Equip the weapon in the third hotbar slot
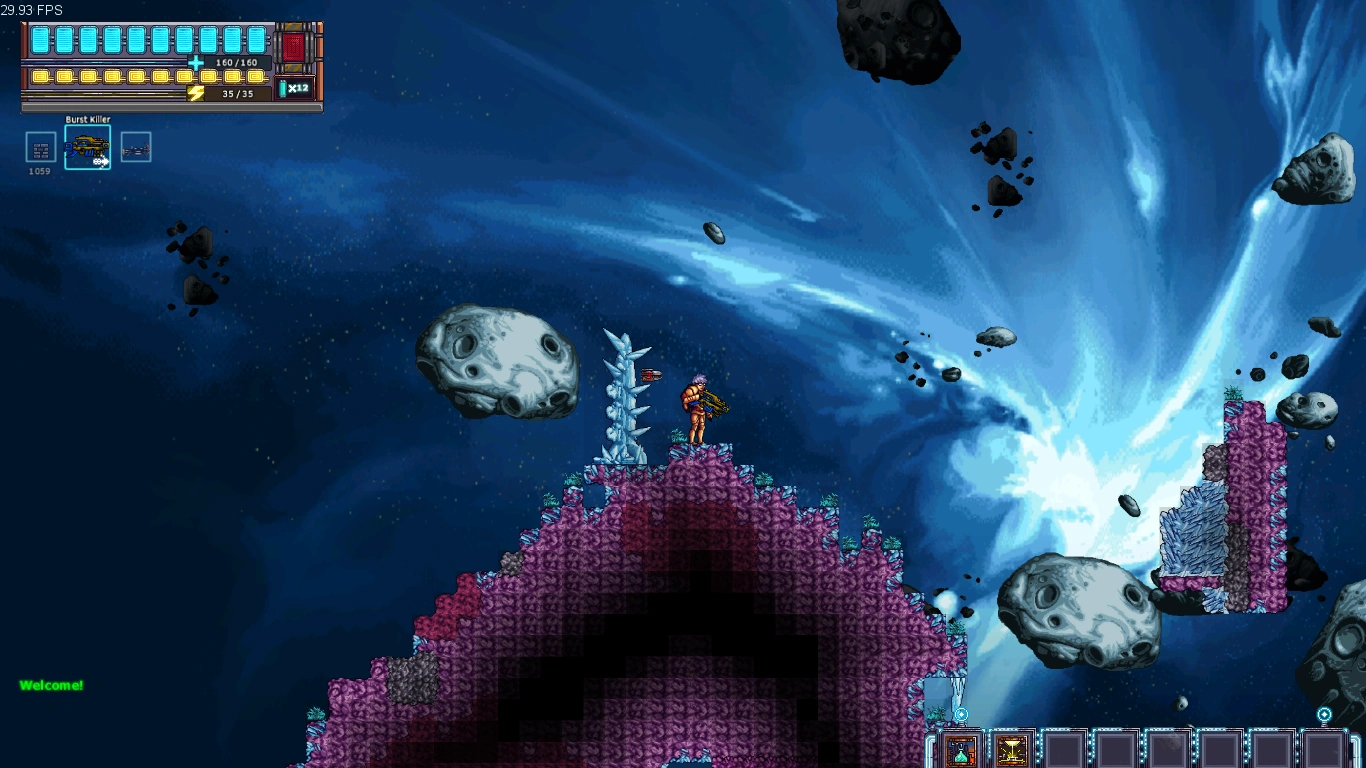This screenshot has height=768, width=1366. point(135,146)
